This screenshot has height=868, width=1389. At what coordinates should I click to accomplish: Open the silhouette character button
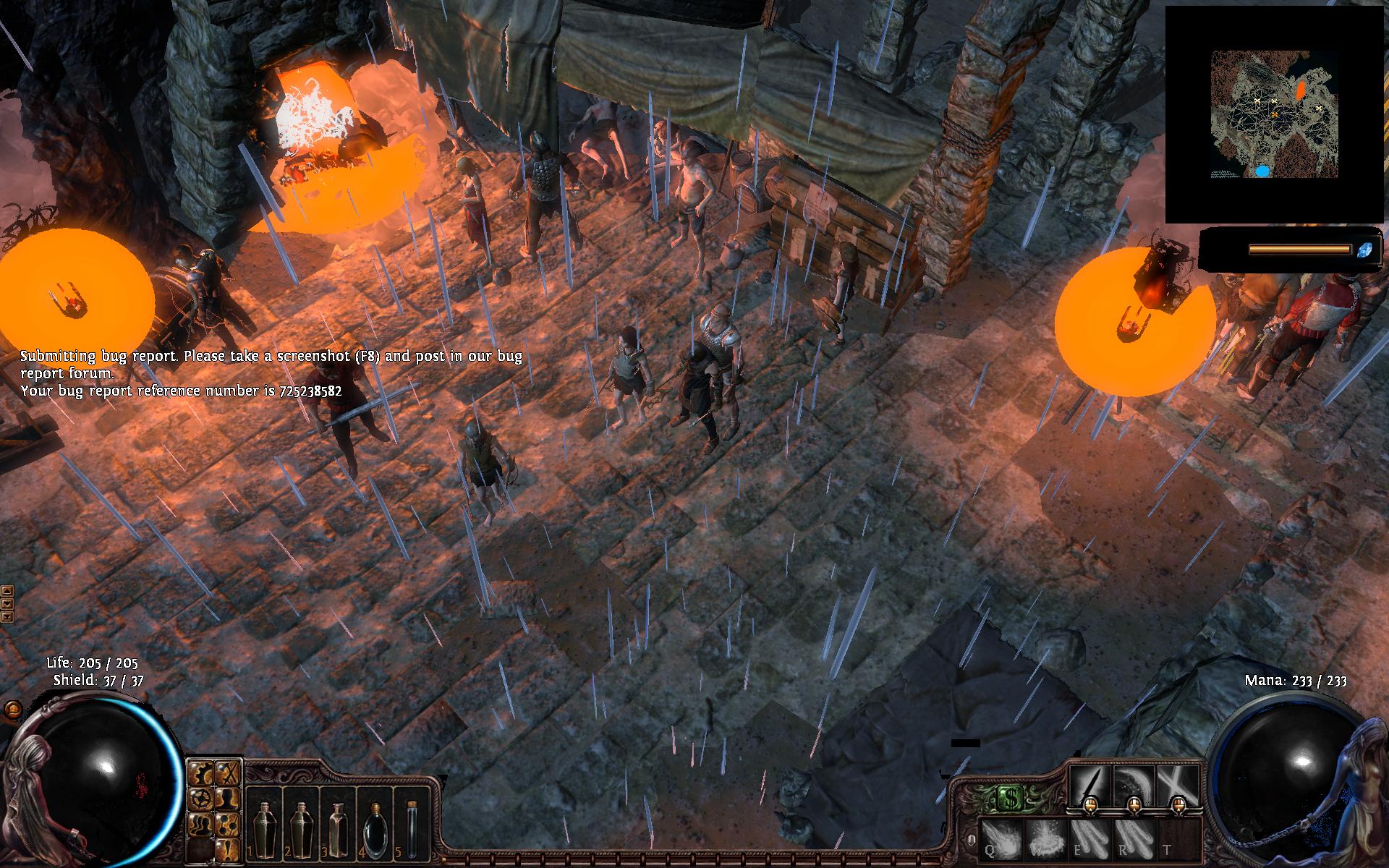[227, 798]
